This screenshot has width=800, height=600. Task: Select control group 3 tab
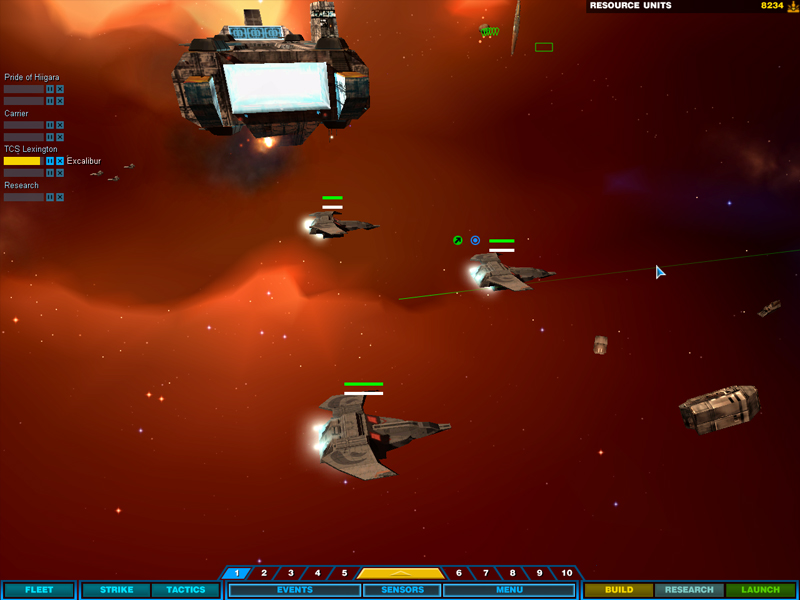(x=291, y=573)
